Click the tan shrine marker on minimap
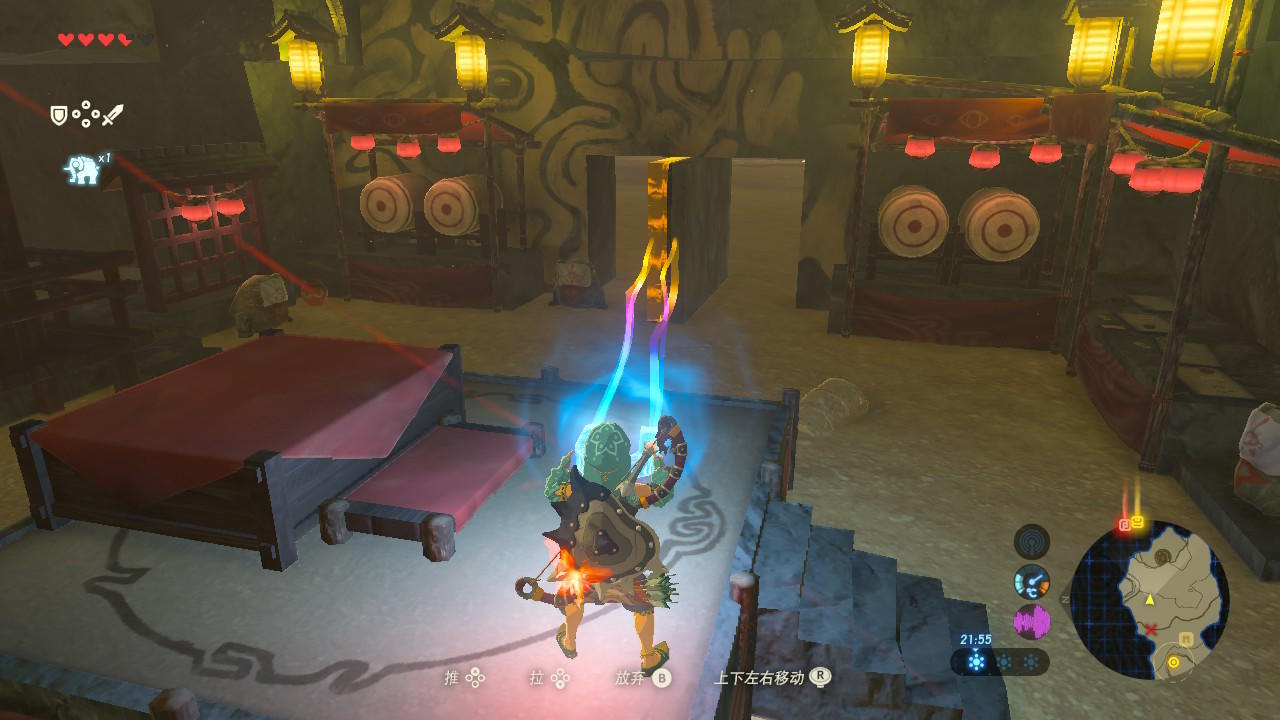The image size is (1280, 720). click(x=1185, y=638)
